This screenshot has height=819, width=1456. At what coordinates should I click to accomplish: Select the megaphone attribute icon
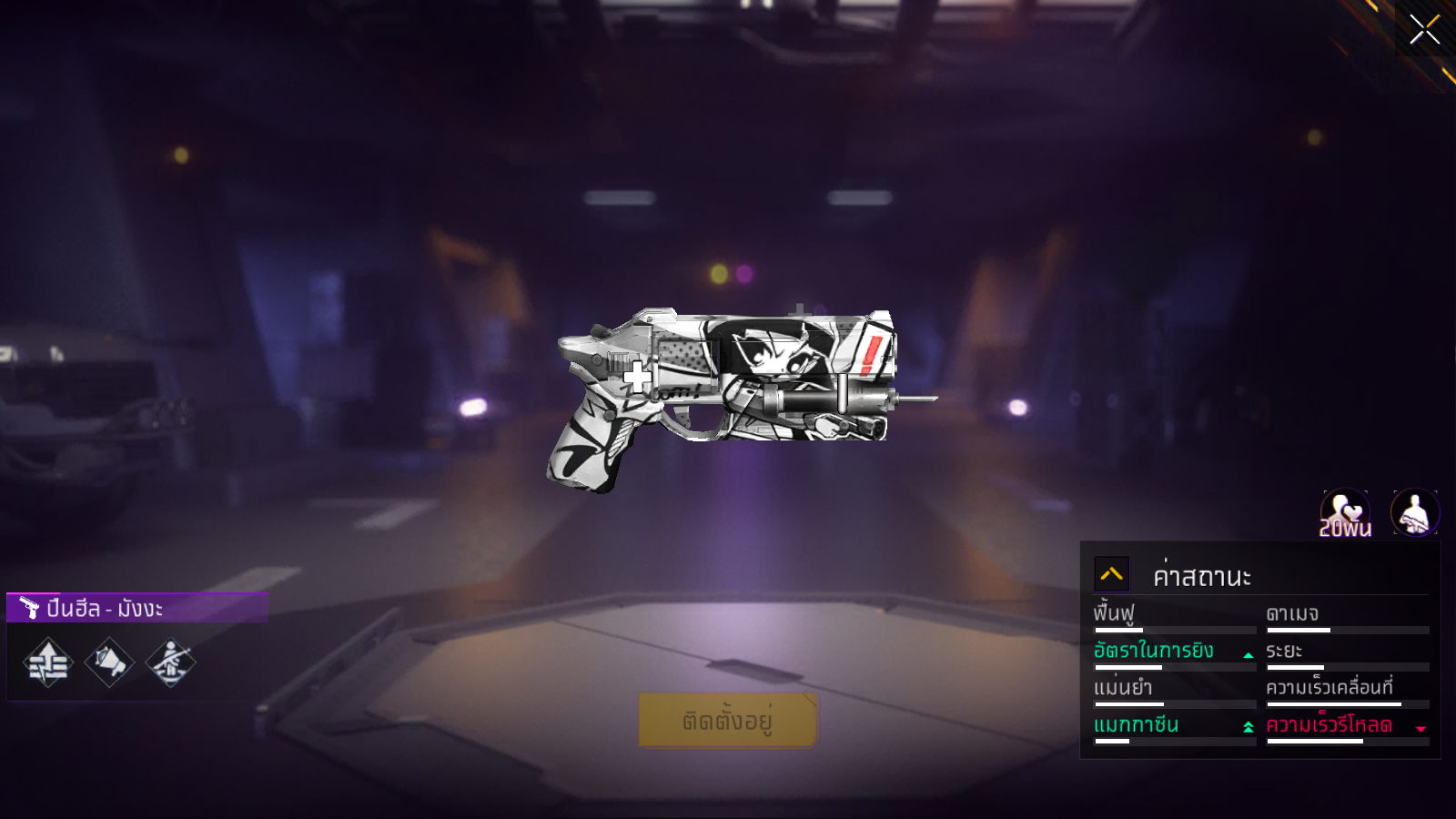click(x=109, y=662)
